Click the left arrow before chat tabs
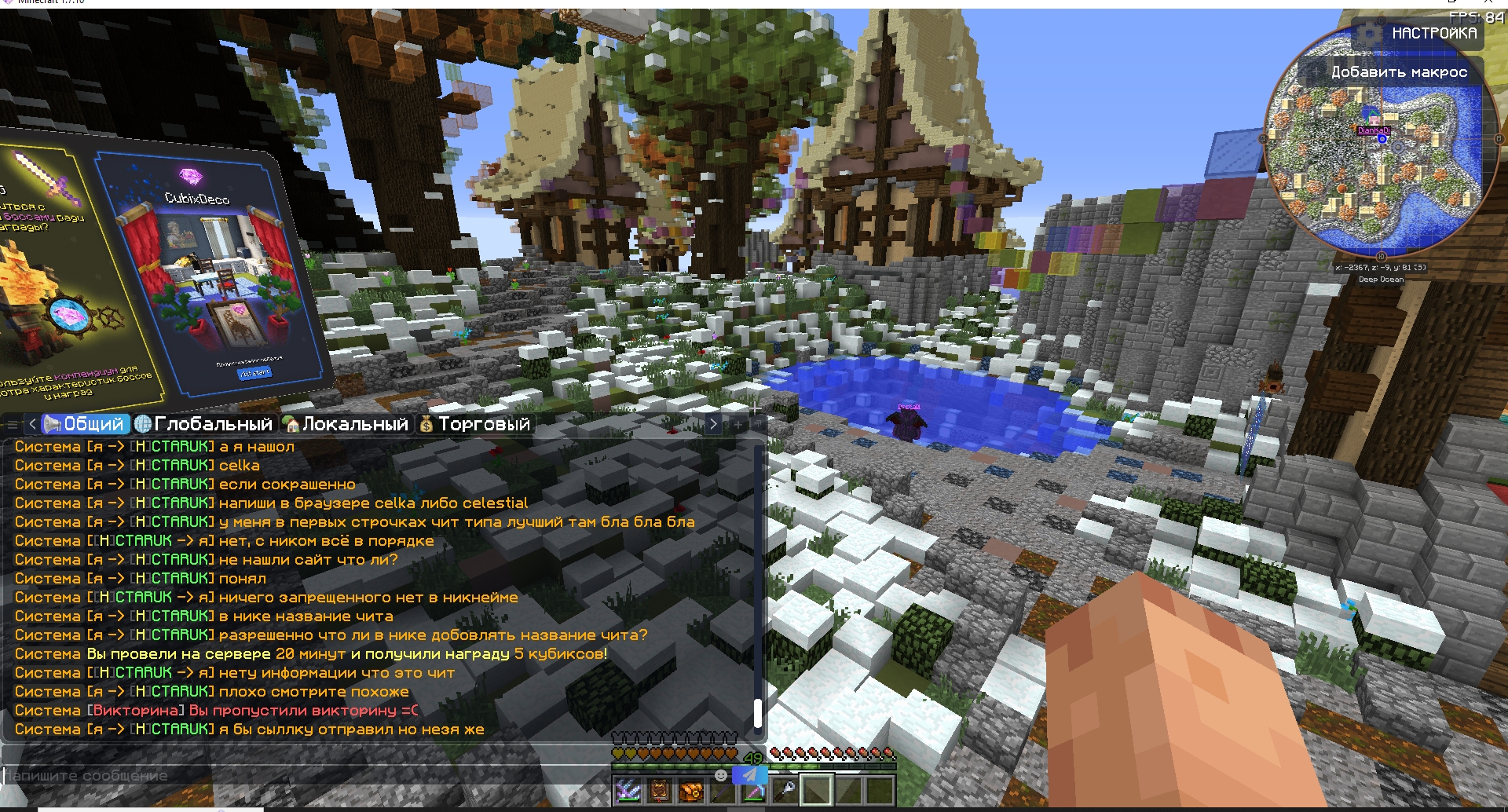1508x812 pixels. (32, 425)
